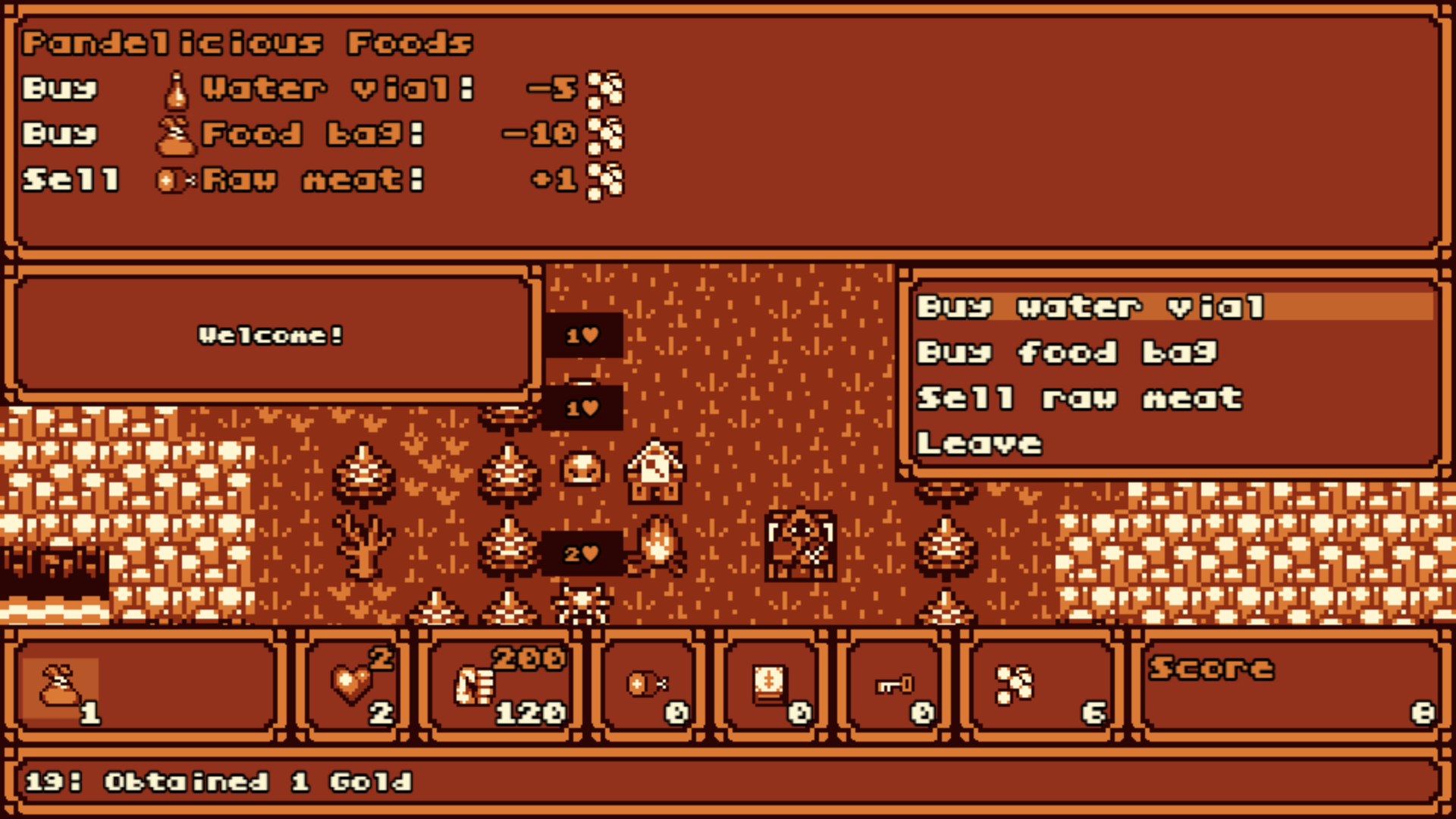
Task: Select Sell raw meat in the shop menu
Action: [x=1077, y=397]
